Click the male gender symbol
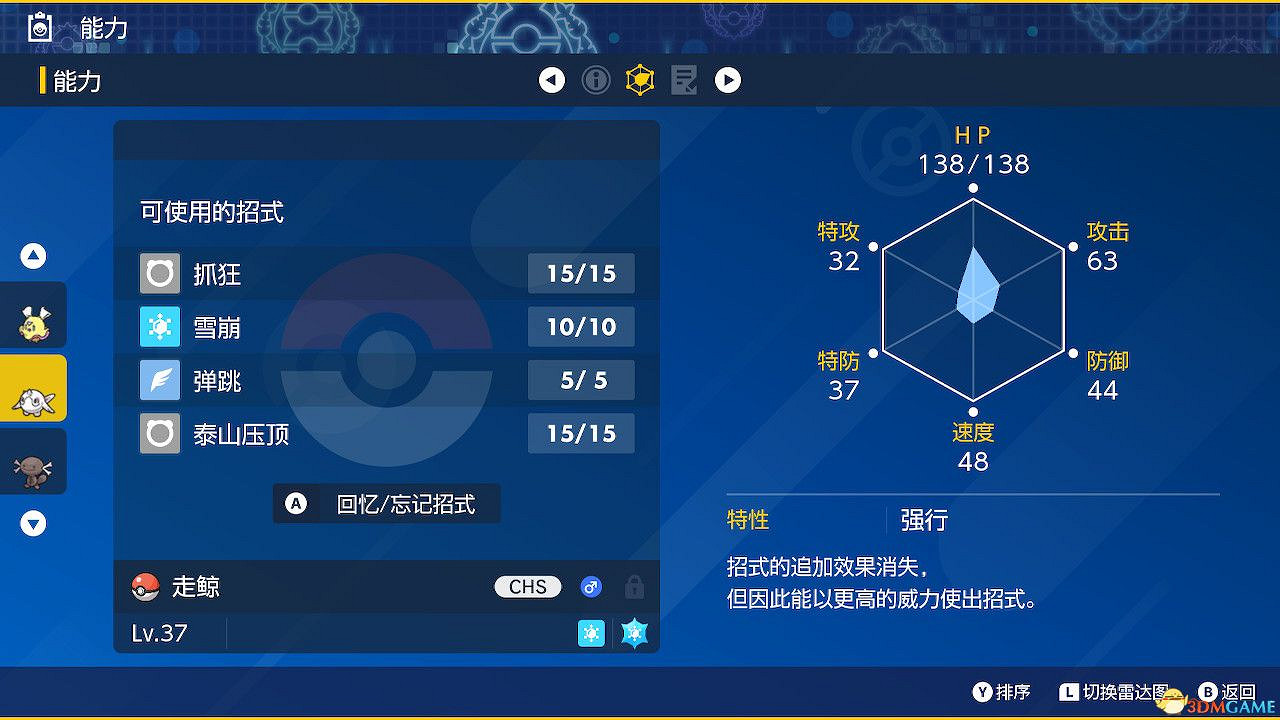 pos(591,587)
